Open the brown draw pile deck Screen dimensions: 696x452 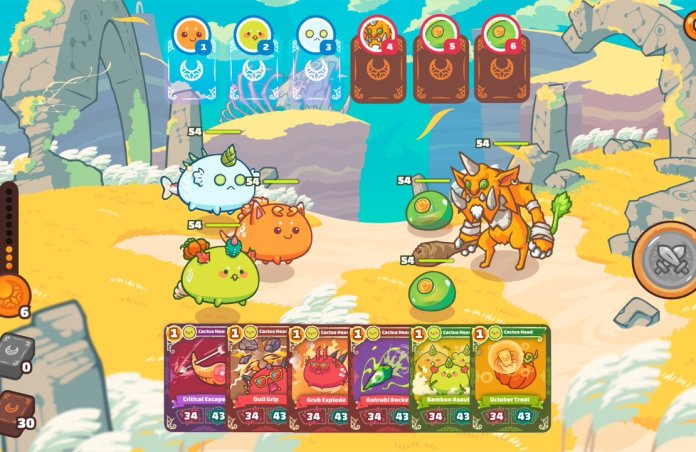14,412
